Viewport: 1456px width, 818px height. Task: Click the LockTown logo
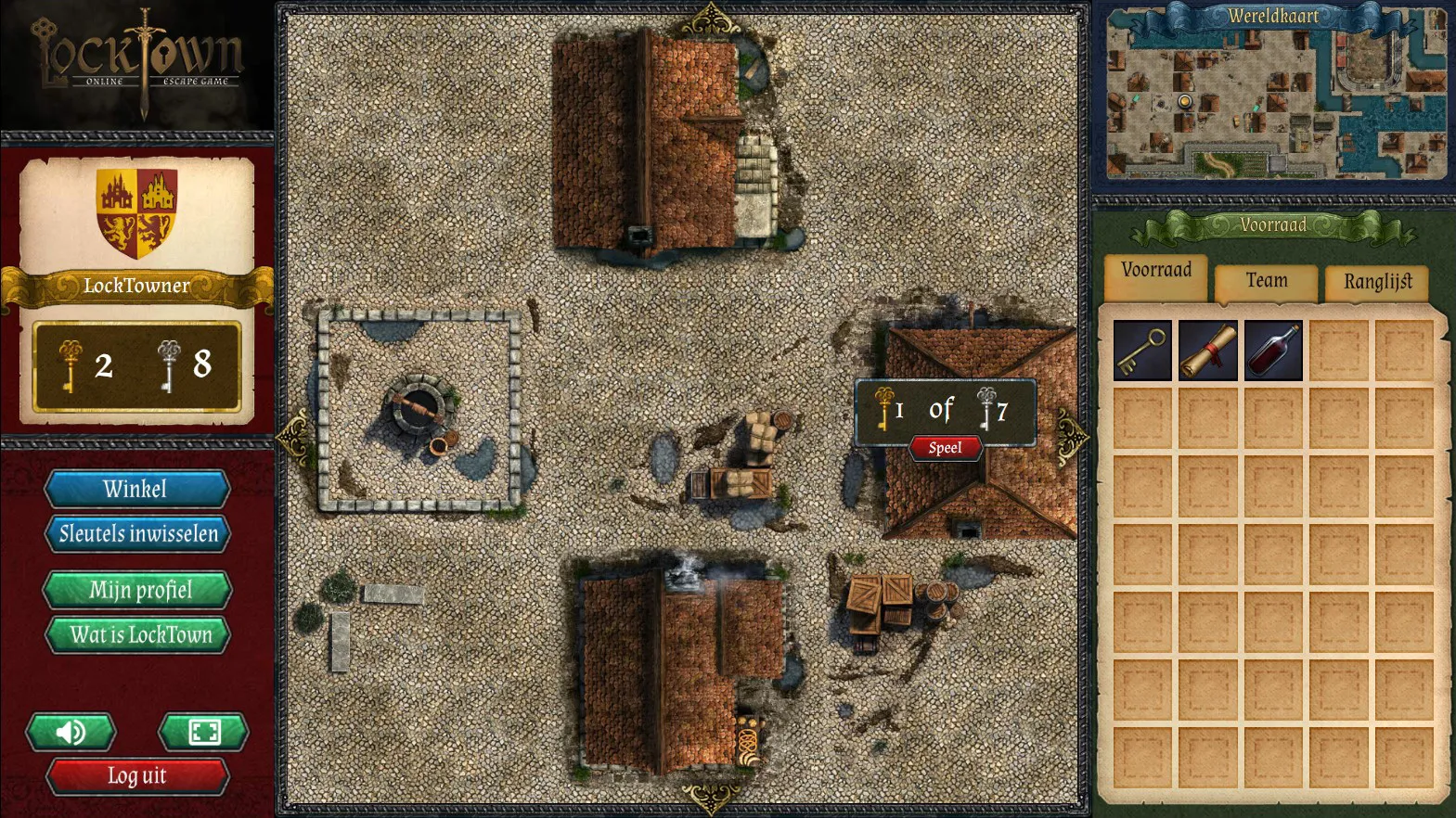(x=137, y=60)
